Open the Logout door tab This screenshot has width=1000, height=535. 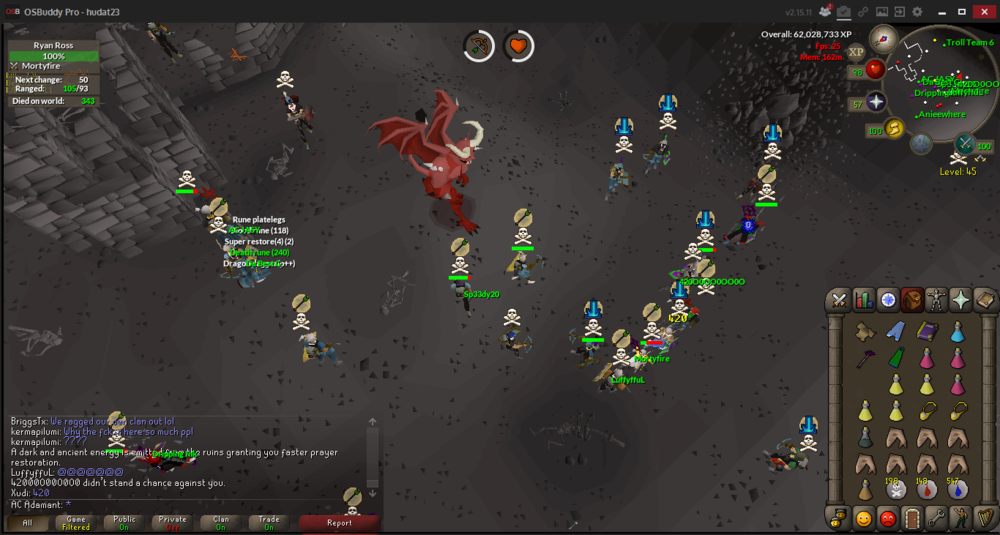coord(912,518)
